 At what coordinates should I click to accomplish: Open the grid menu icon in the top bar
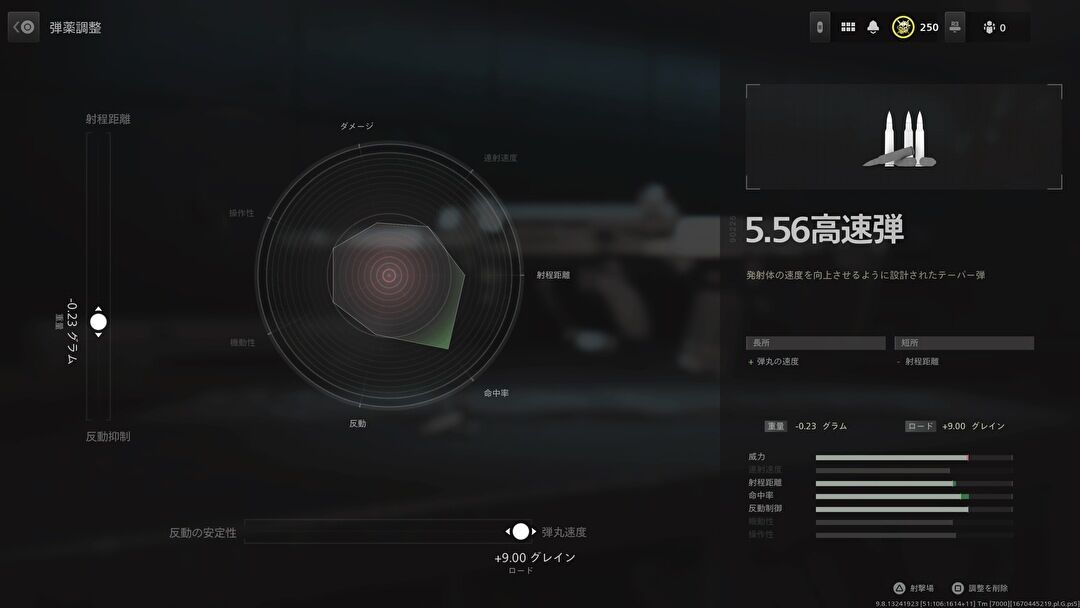(x=848, y=27)
